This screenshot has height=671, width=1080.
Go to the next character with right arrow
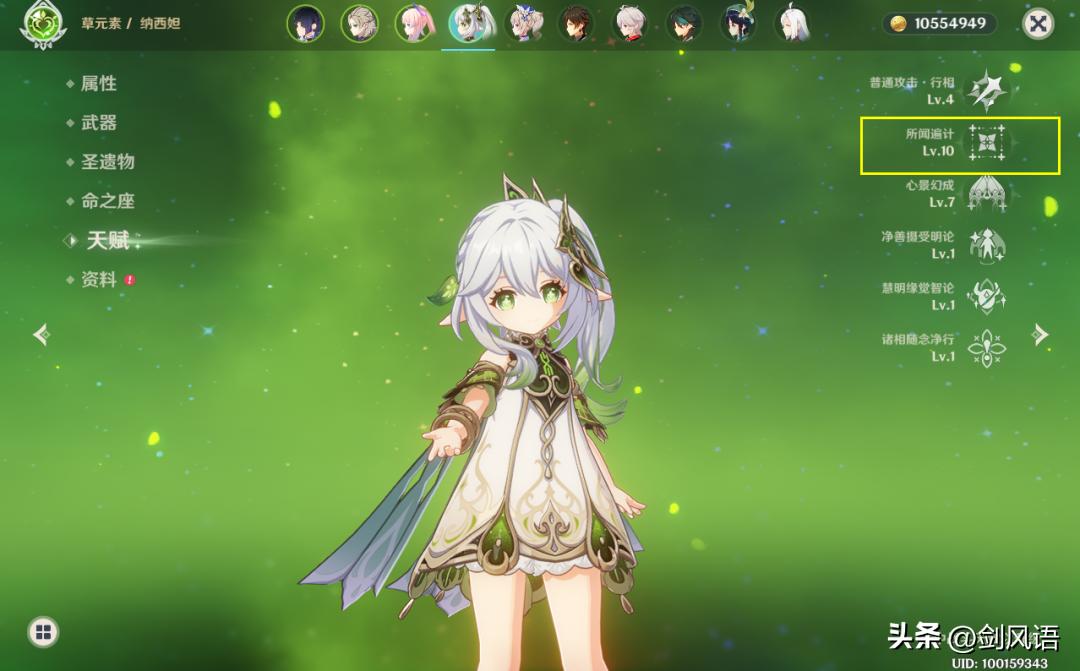pos(1040,334)
